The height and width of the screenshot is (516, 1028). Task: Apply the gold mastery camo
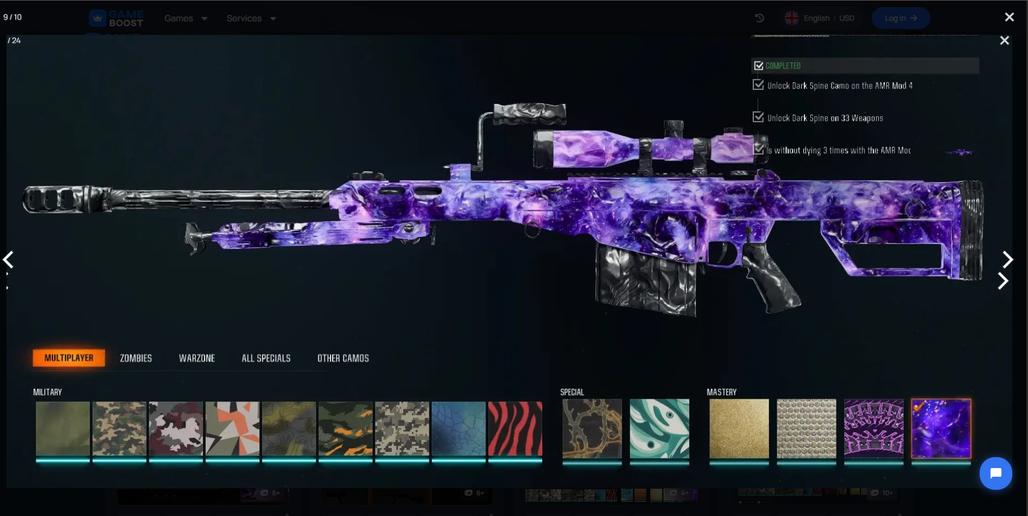click(x=739, y=429)
